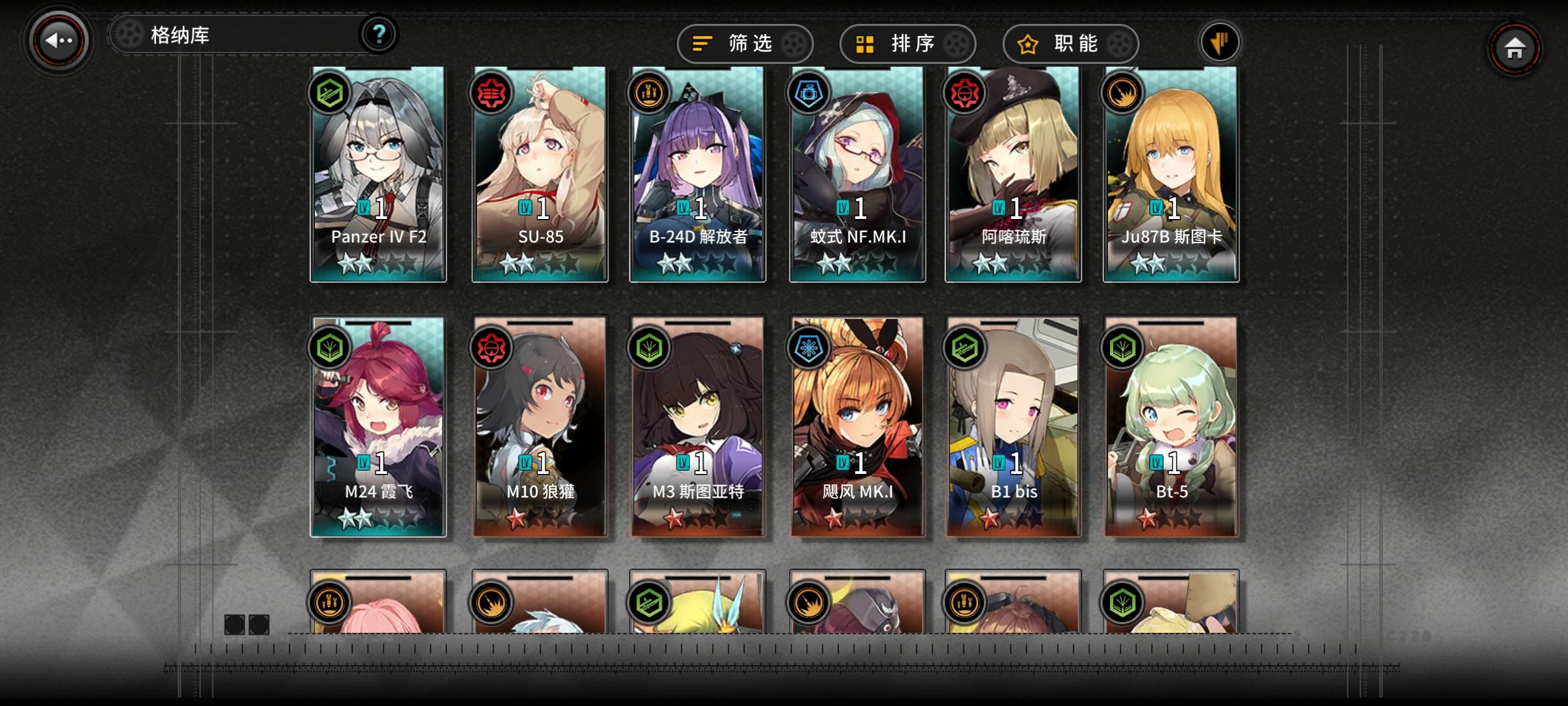Select the 阿喀琉斯 character card
Screen dimensions: 1568x706
coord(1011,176)
